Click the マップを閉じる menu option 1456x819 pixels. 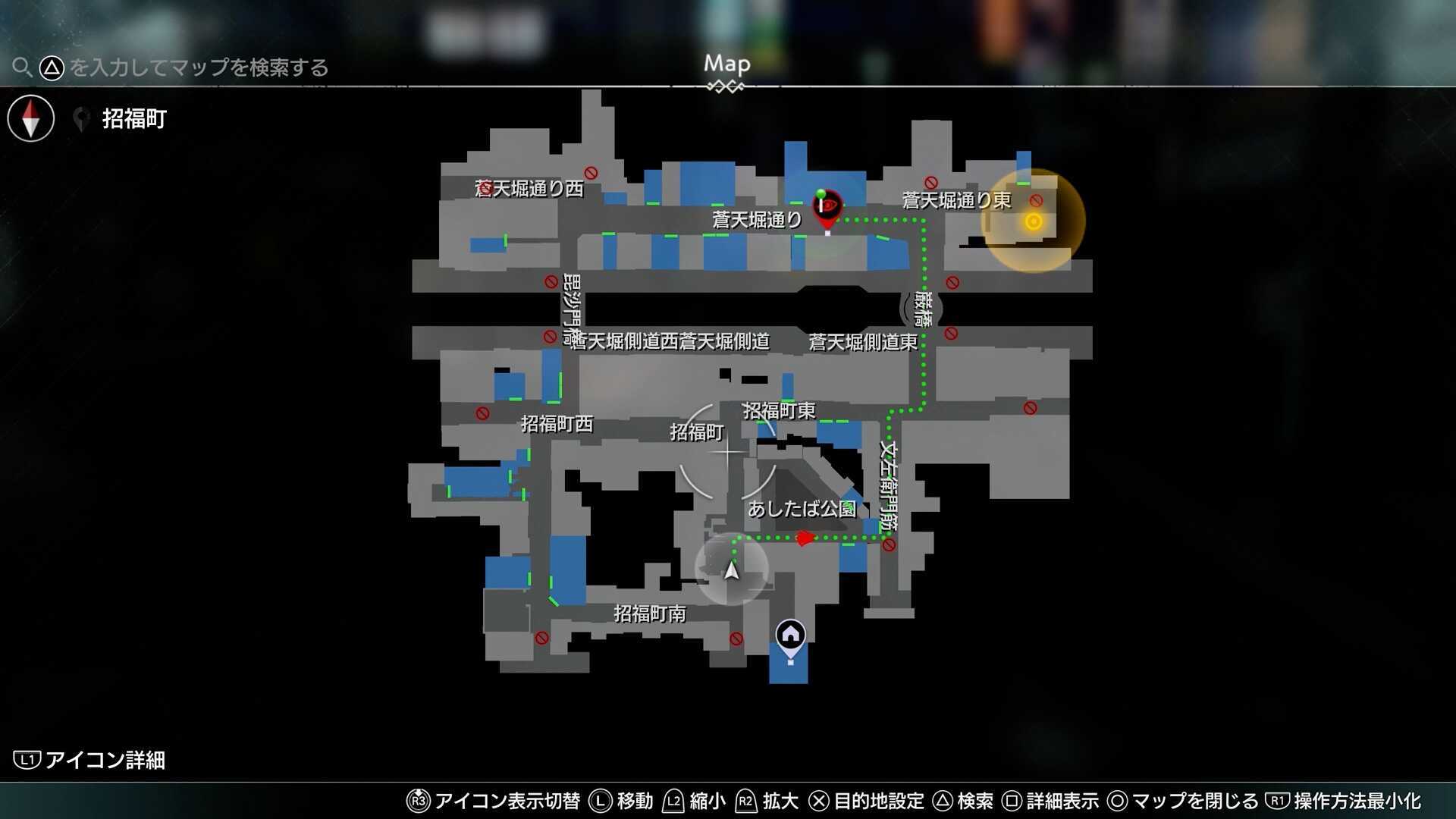1183,801
